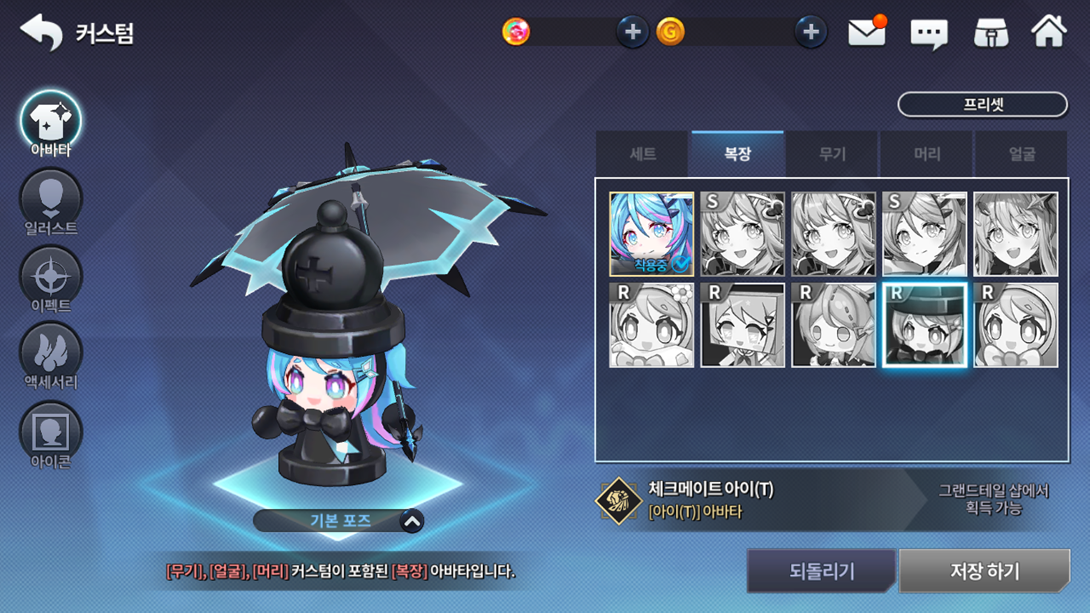Open the mail envelope inbox

(867, 32)
